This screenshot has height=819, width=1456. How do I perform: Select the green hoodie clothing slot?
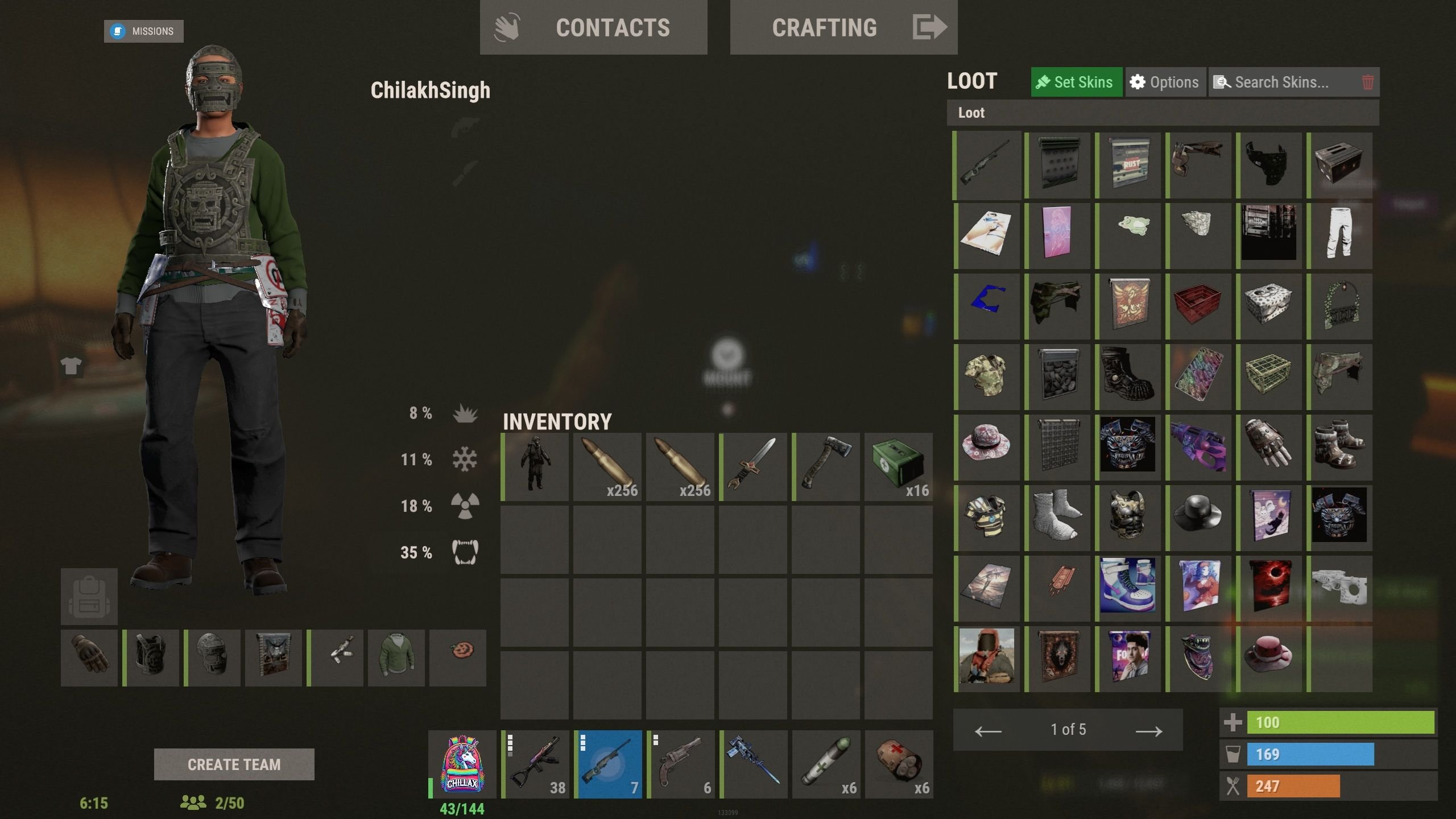tap(396, 658)
